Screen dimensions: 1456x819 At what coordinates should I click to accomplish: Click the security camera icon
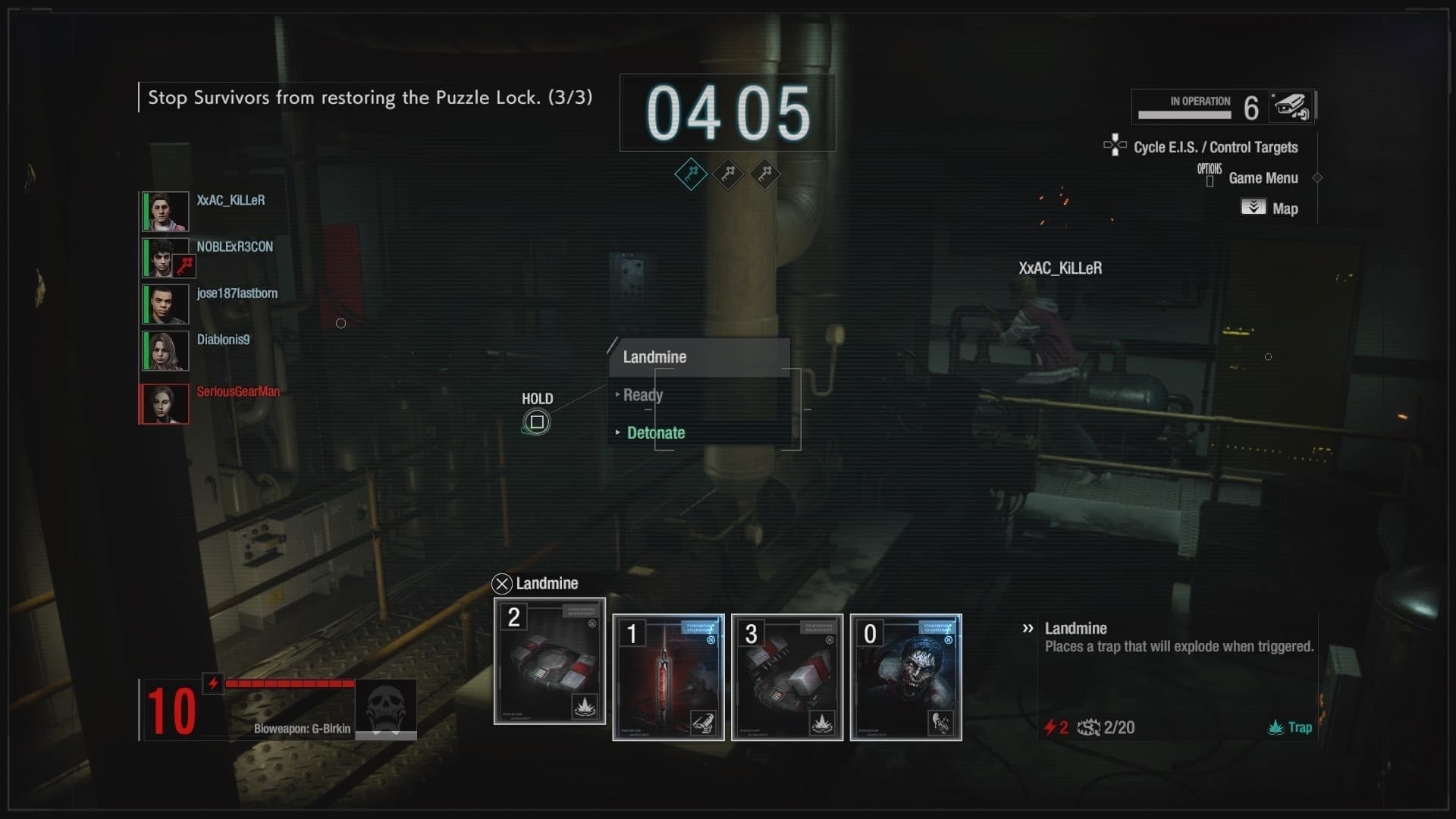[1291, 107]
